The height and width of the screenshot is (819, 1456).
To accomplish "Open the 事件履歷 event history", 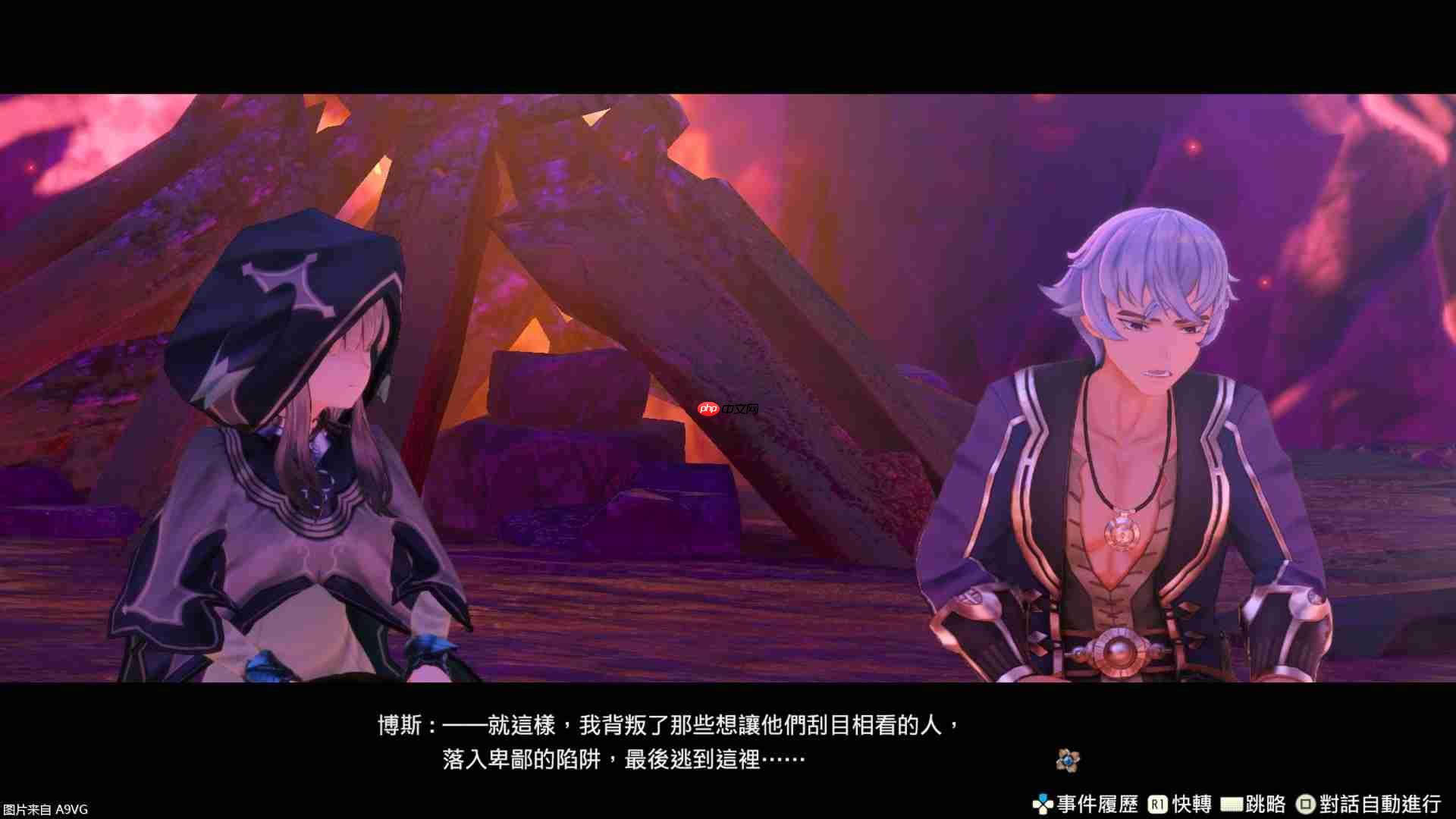I will click(x=1099, y=802).
